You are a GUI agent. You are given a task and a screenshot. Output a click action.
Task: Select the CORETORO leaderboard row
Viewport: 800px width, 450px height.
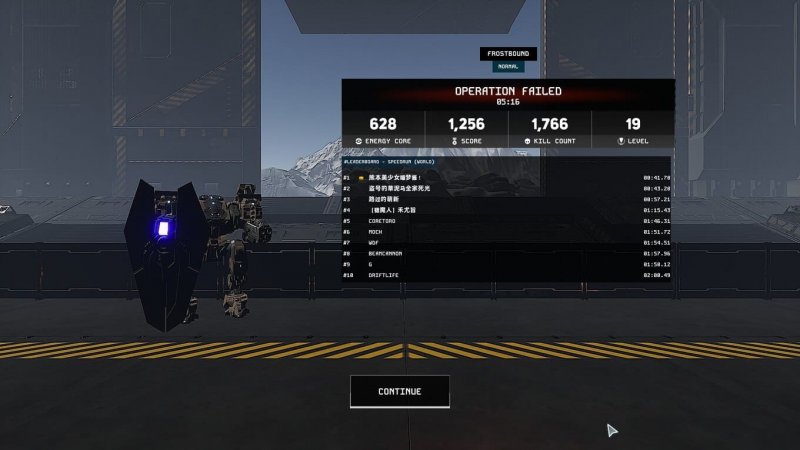pos(507,221)
